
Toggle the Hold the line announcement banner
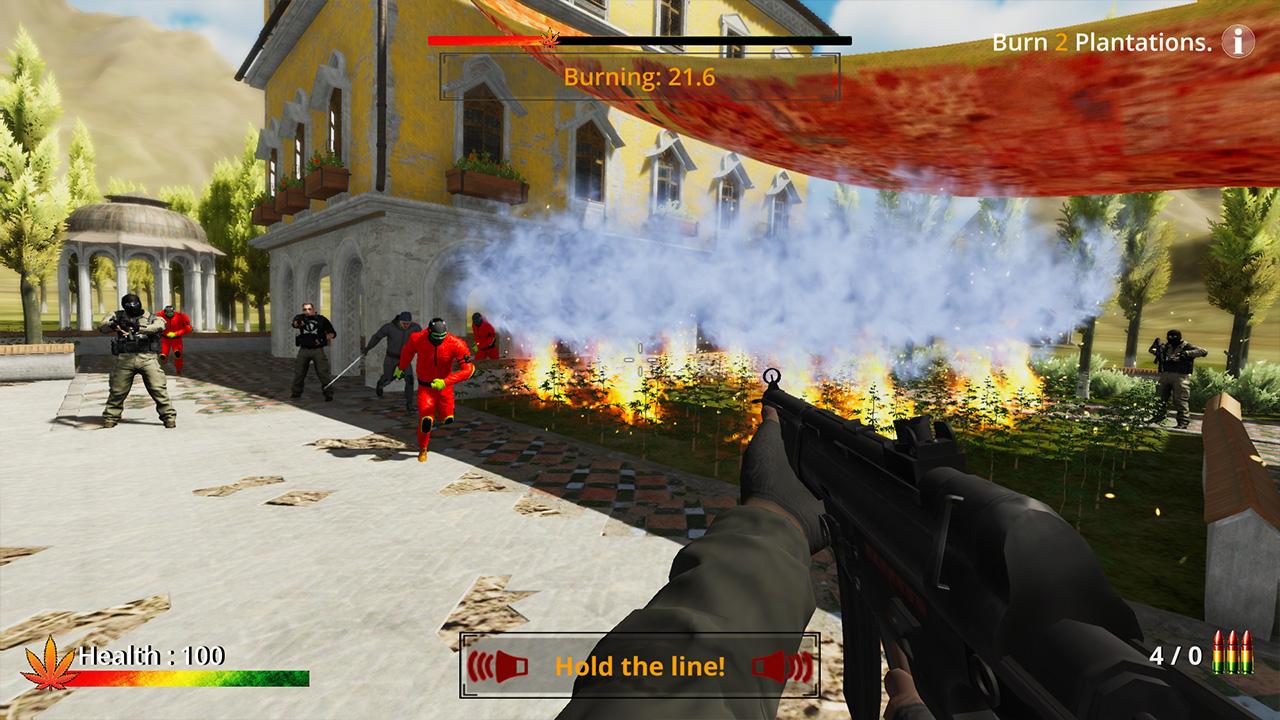[x=639, y=665]
